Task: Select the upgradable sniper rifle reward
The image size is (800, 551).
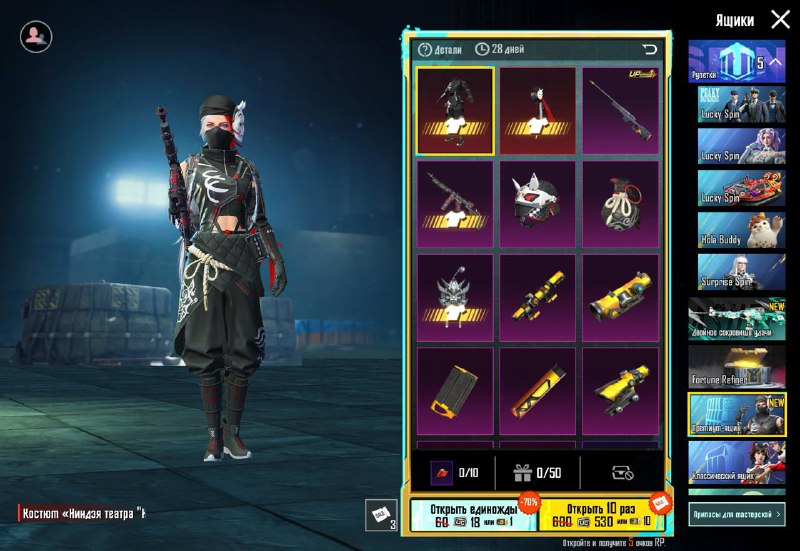Action: (x=621, y=111)
